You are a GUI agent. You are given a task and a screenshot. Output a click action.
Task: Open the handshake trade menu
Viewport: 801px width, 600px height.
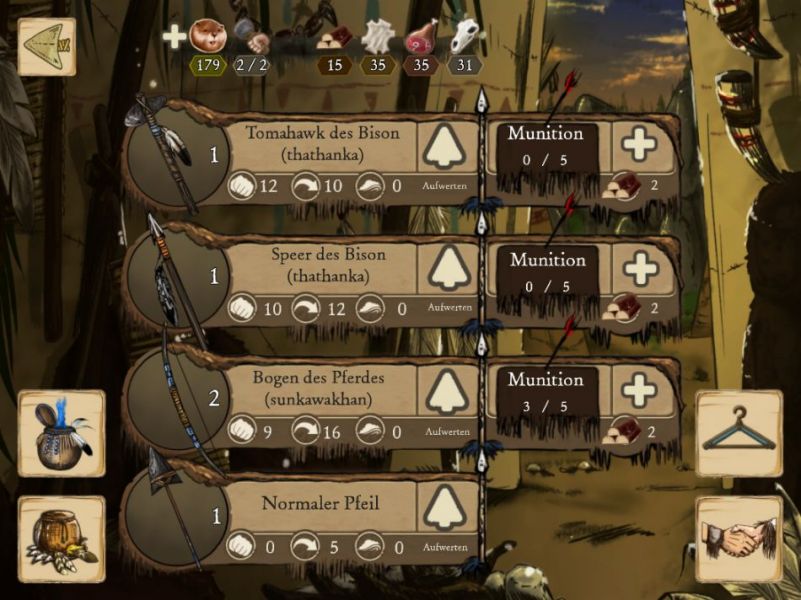pyautogui.click(x=739, y=538)
